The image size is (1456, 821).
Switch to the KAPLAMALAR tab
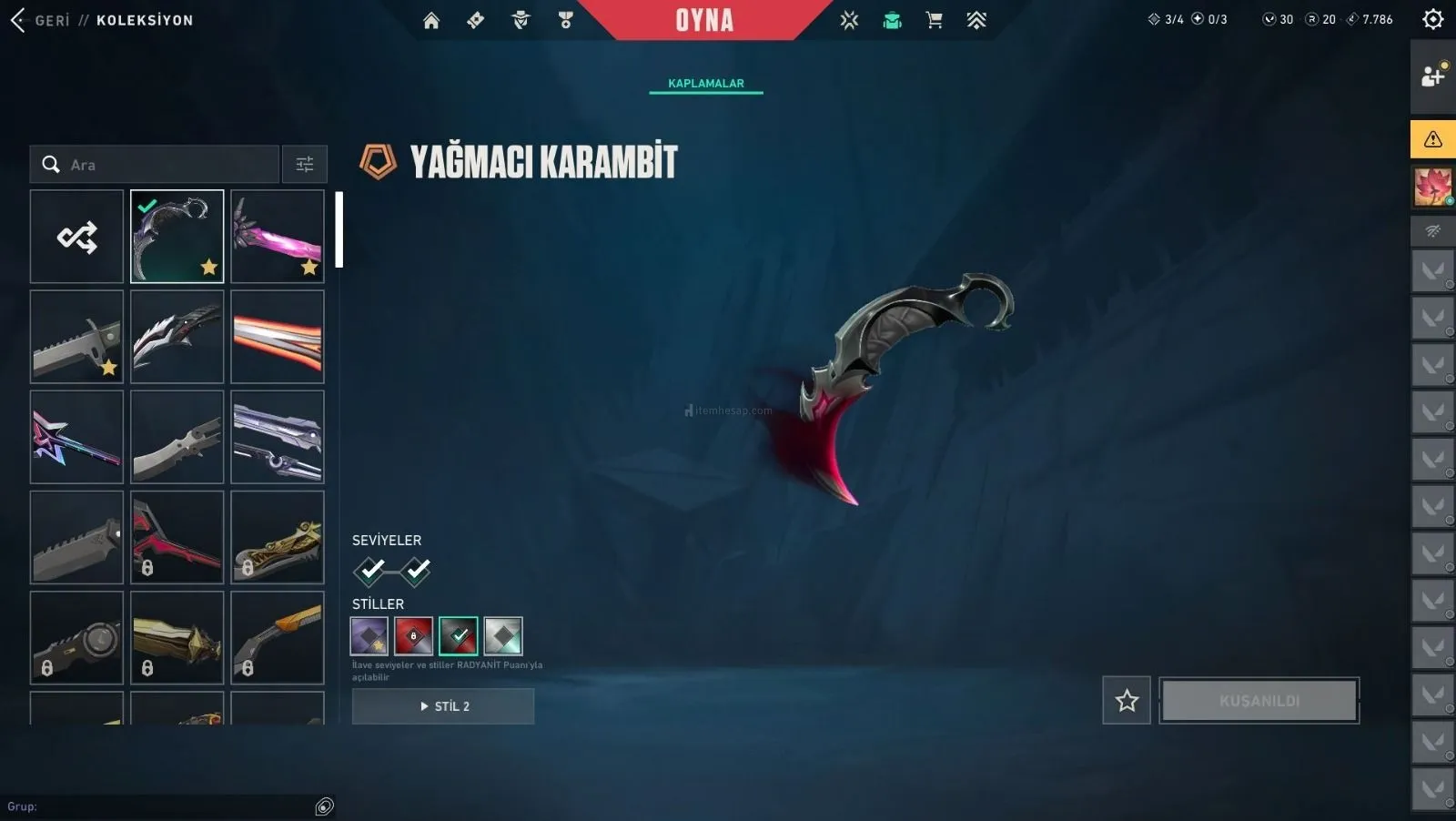coord(705,83)
